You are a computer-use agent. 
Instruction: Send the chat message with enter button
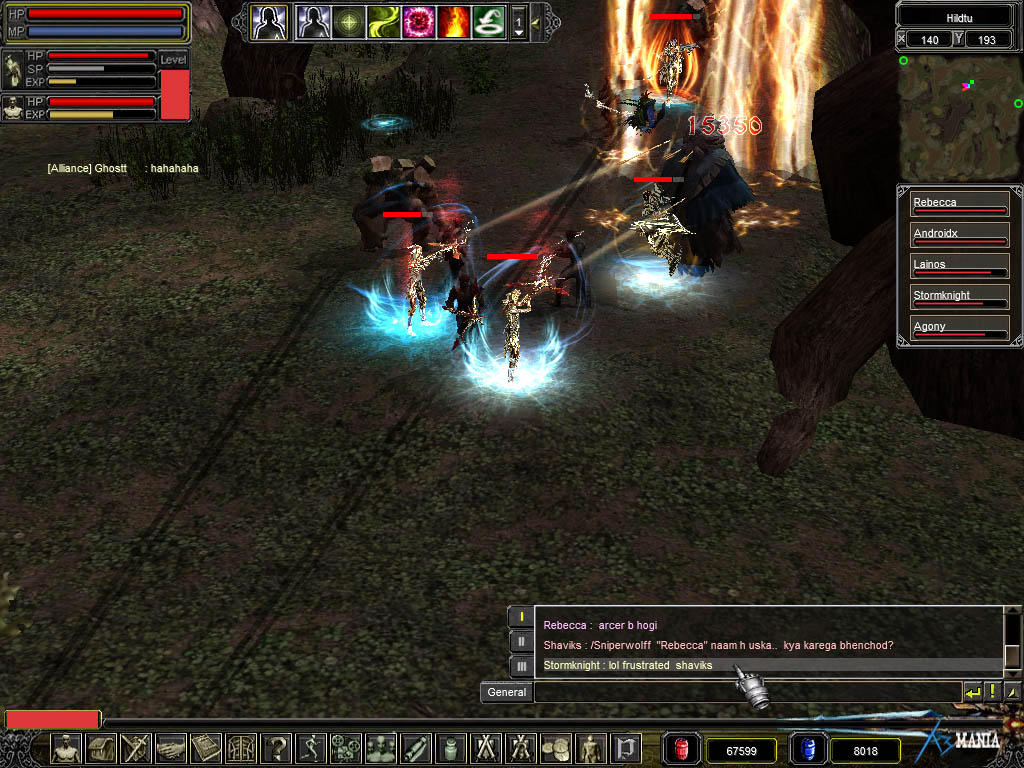[x=973, y=692]
